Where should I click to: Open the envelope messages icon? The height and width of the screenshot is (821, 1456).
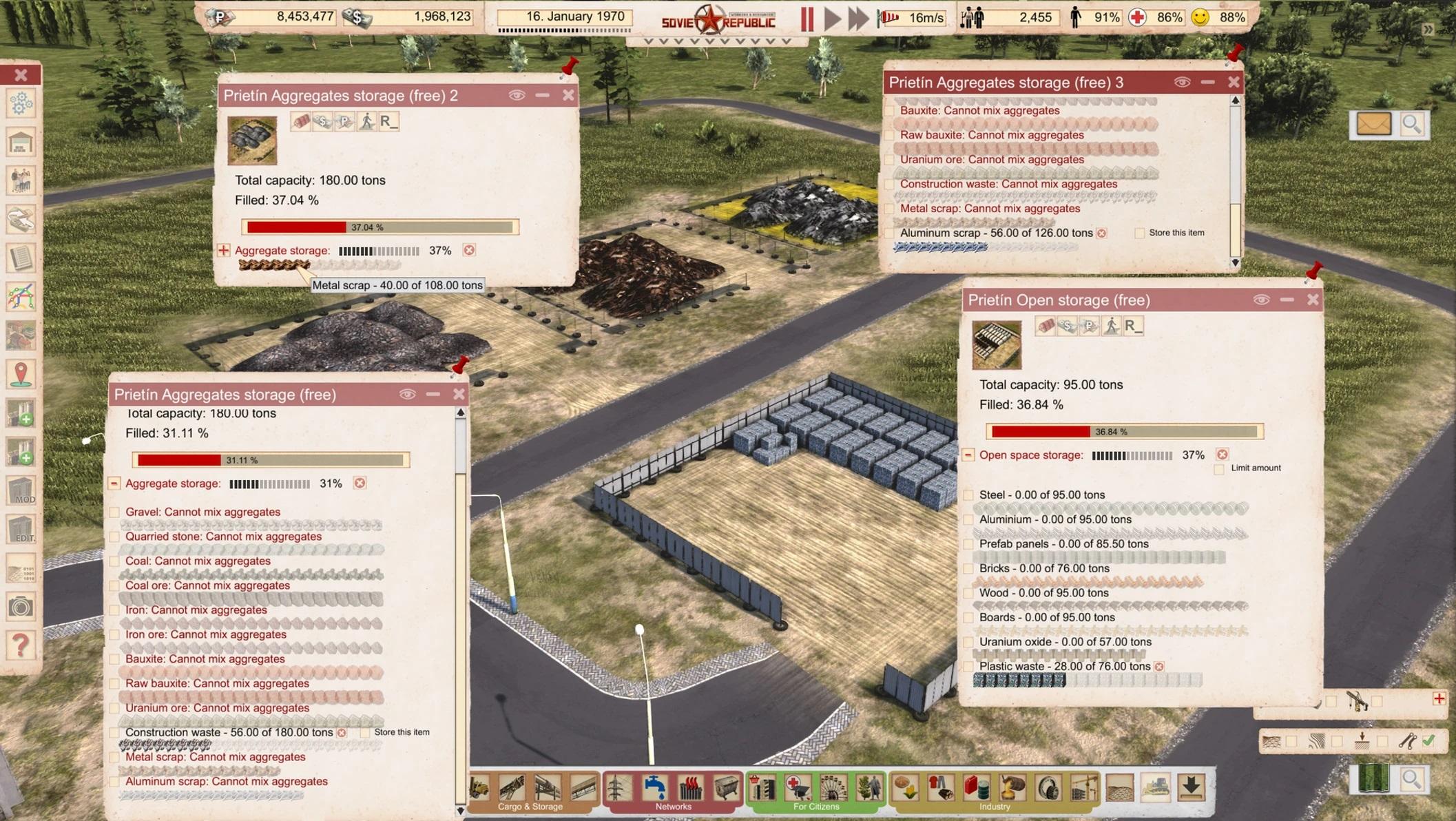pyautogui.click(x=1373, y=125)
